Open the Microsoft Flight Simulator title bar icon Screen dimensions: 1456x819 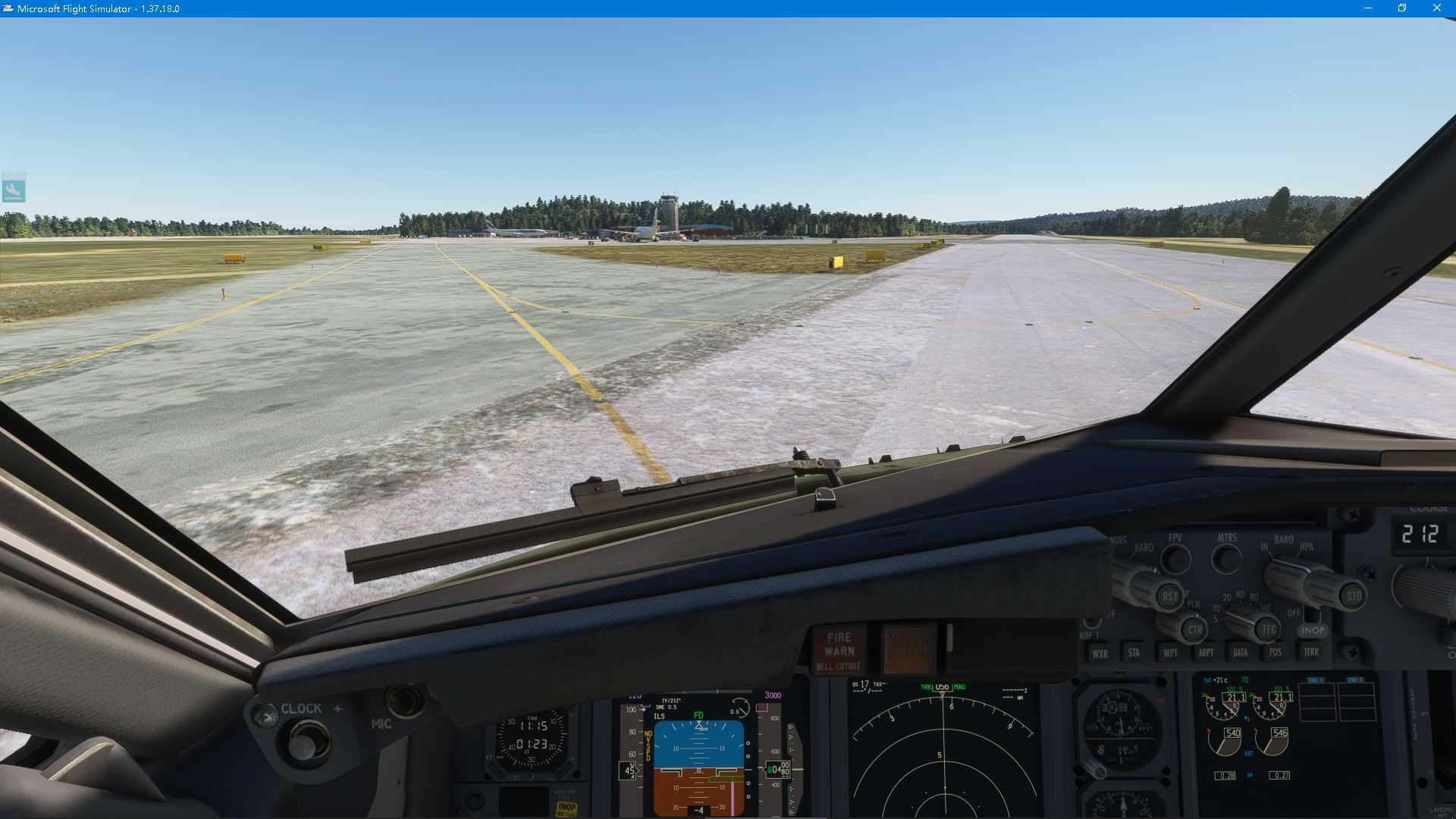(x=8, y=8)
